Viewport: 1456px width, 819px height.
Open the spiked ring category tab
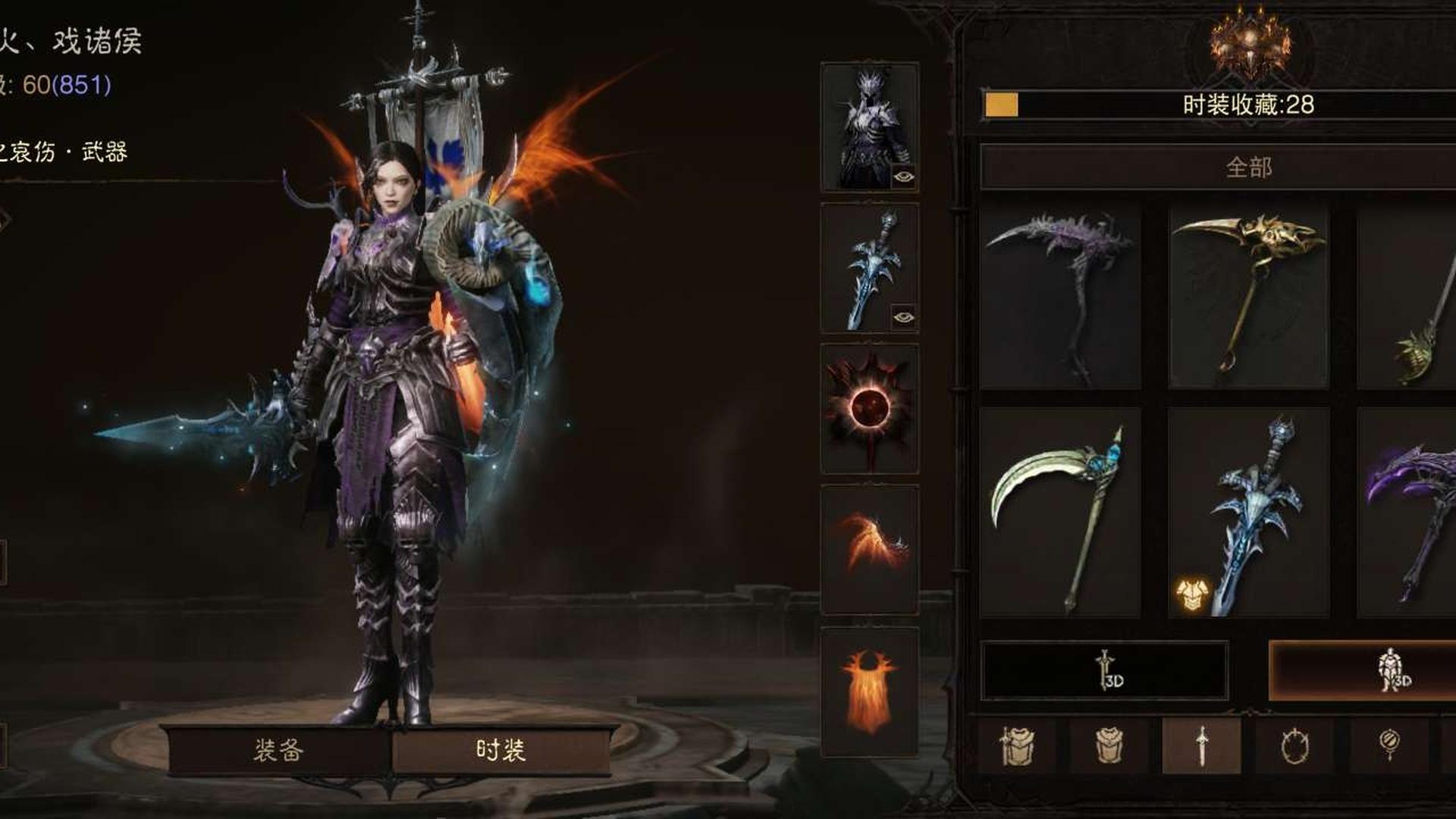[x=1294, y=746]
